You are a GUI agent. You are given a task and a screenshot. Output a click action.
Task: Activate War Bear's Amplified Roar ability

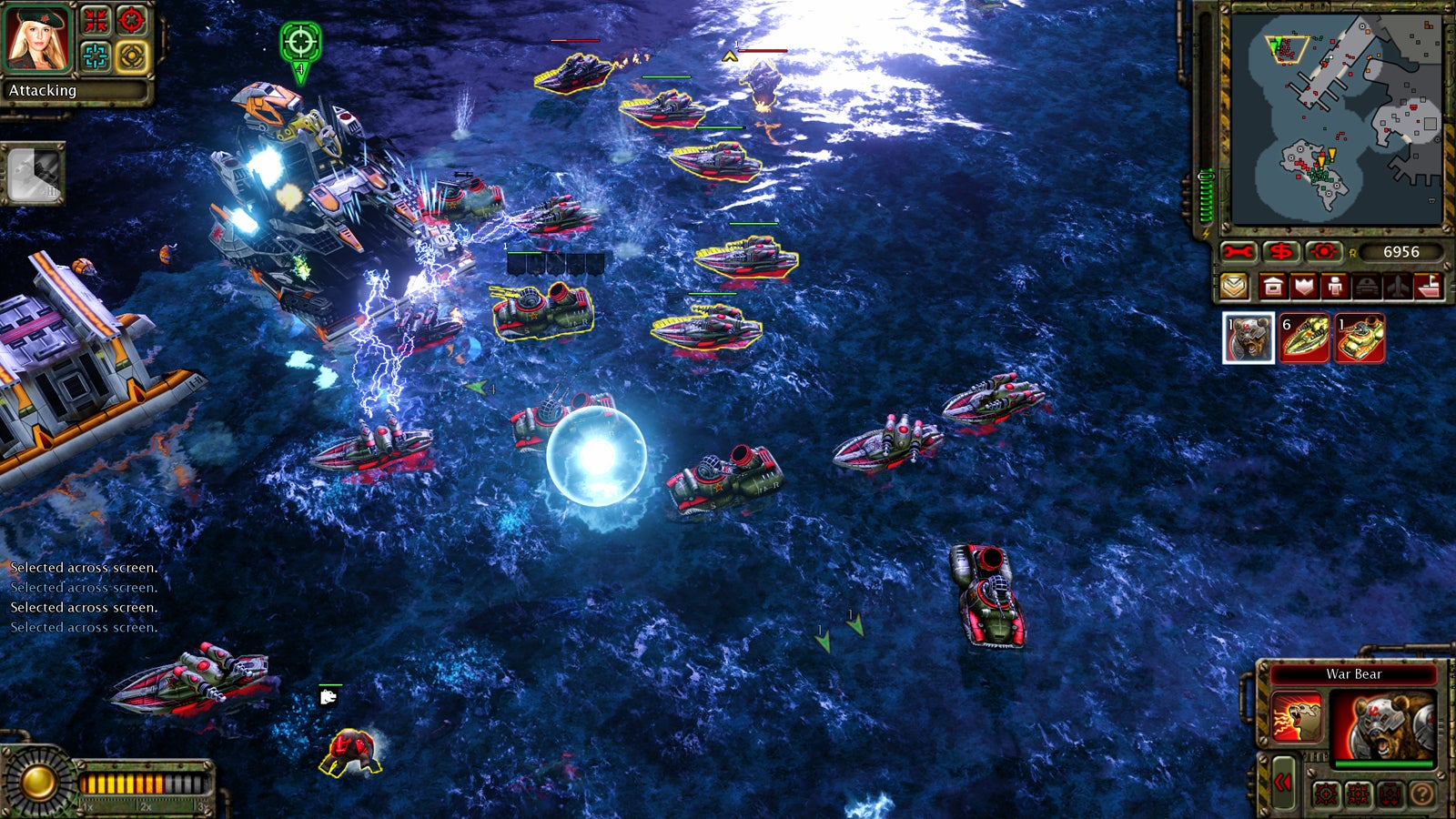coord(1296,717)
